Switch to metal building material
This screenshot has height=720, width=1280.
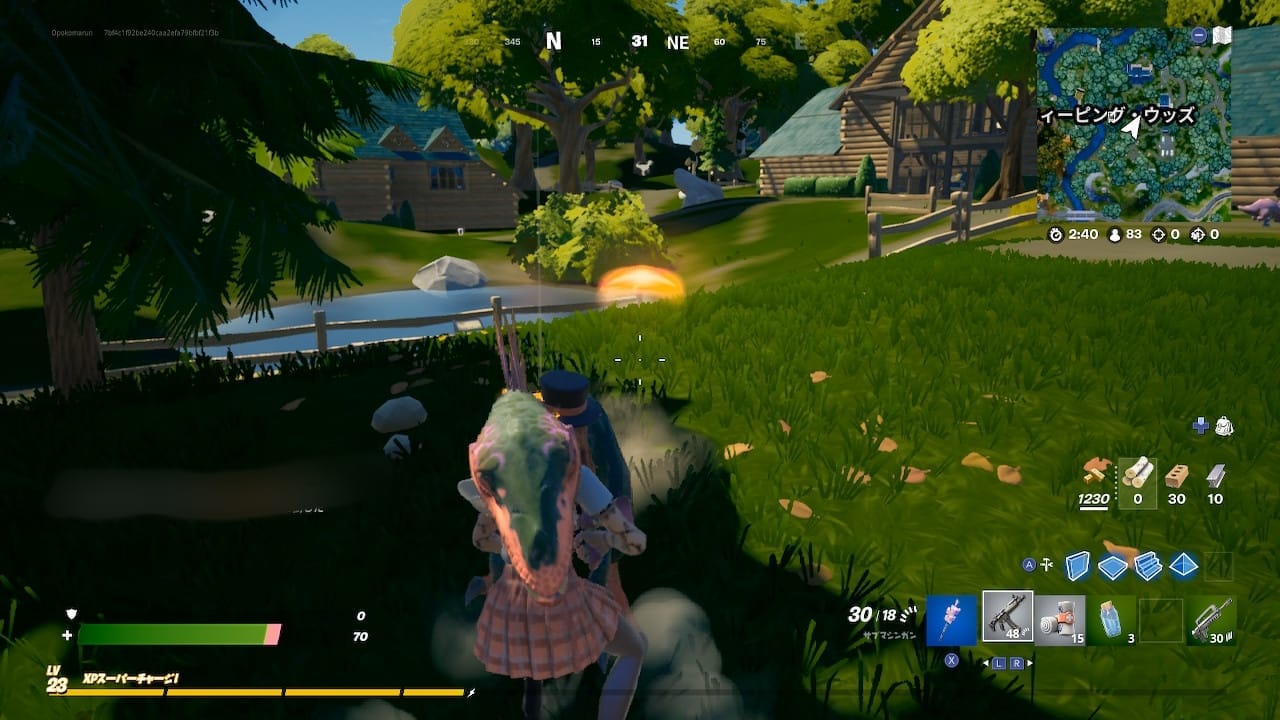[1215, 474]
